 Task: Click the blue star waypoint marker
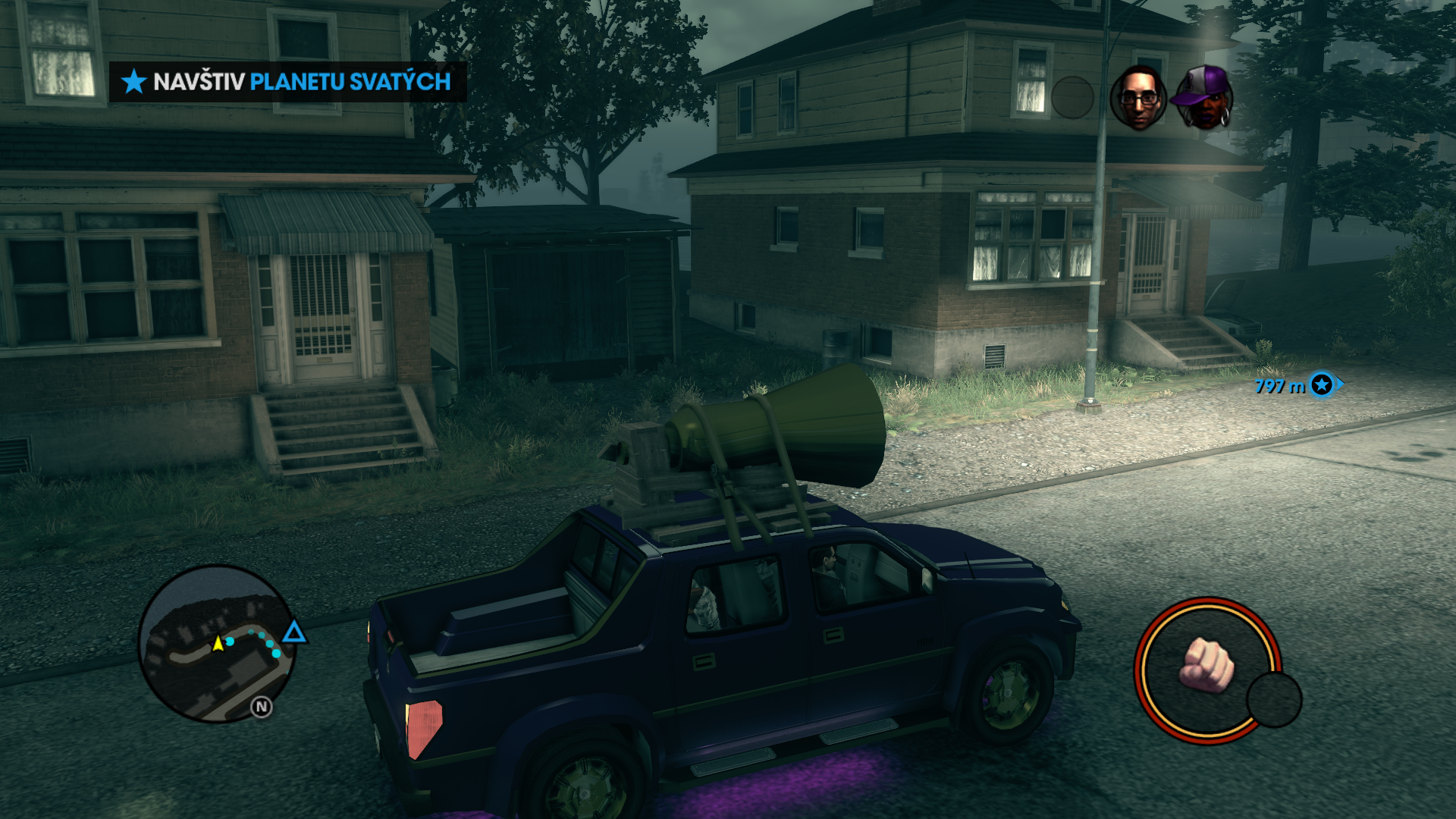click(x=1322, y=385)
